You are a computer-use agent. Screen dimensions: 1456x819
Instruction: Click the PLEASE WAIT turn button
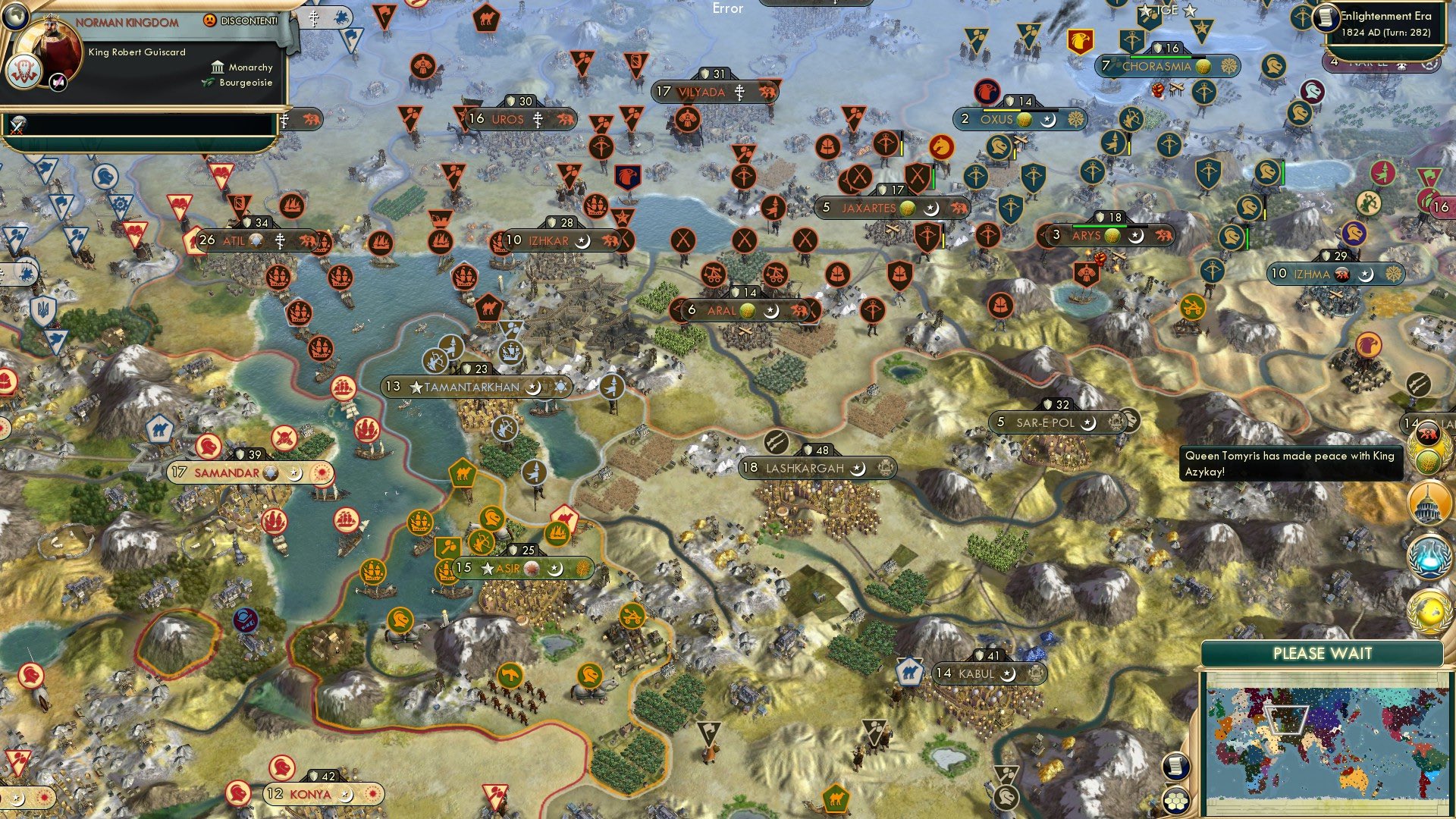tap(1322, 654)
